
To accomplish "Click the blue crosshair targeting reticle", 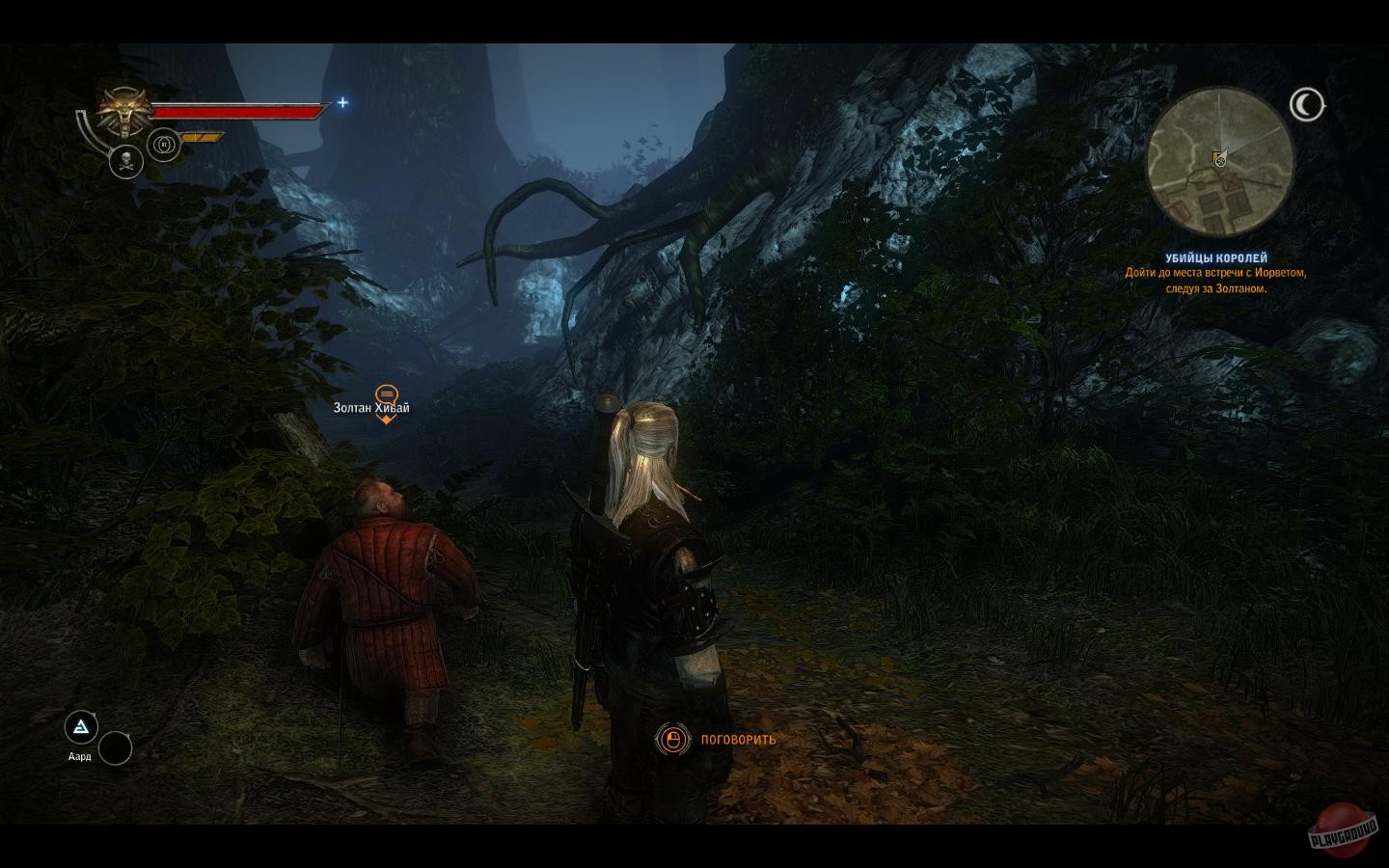I will point(342,101).
